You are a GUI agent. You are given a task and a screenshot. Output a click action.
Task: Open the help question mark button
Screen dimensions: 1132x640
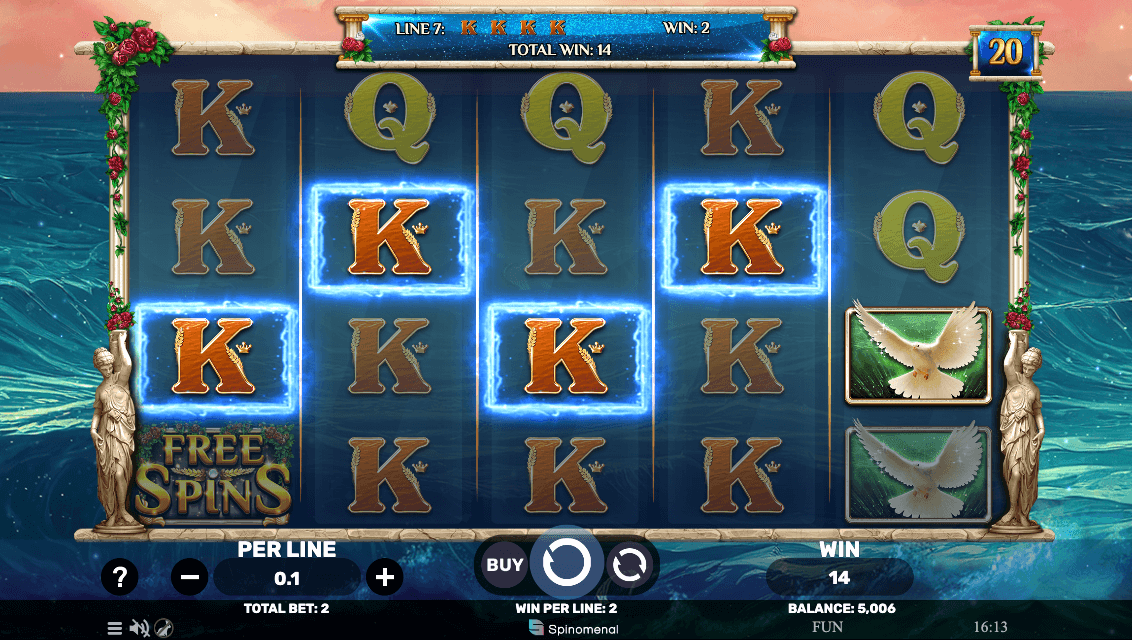(120, 576)
